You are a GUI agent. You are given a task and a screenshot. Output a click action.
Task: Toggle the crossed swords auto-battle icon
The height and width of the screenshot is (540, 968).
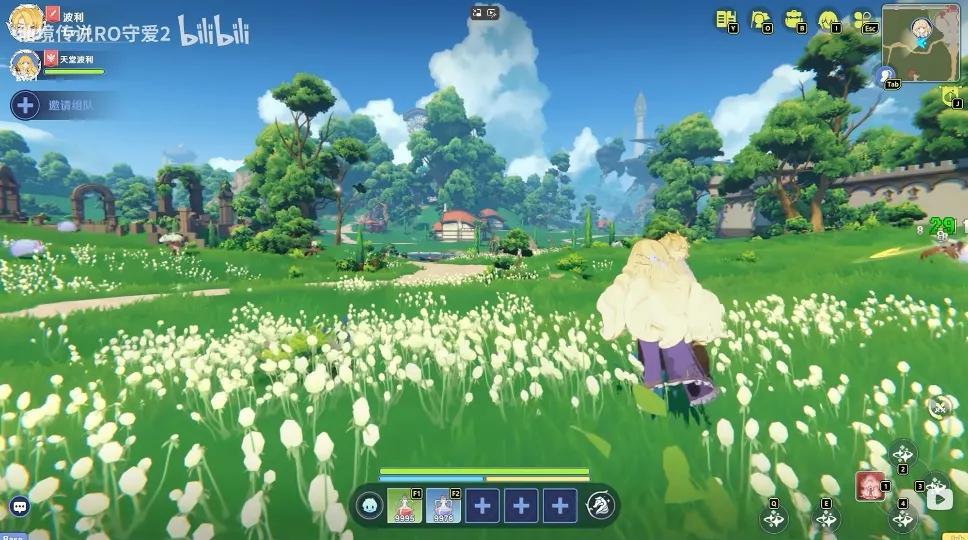939,406
